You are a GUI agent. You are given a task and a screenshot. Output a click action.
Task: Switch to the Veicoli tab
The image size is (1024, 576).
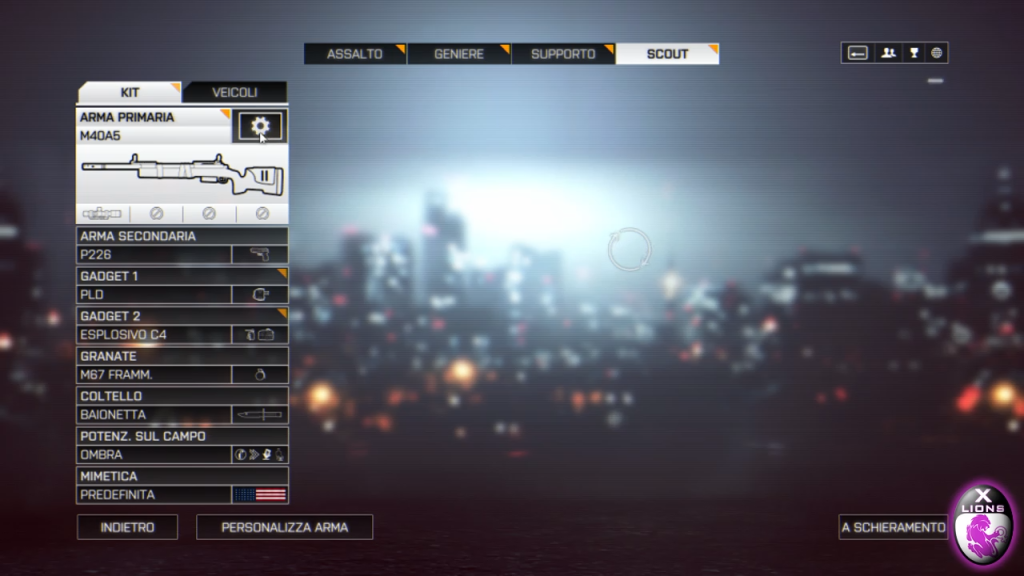[x=235, y=93]
